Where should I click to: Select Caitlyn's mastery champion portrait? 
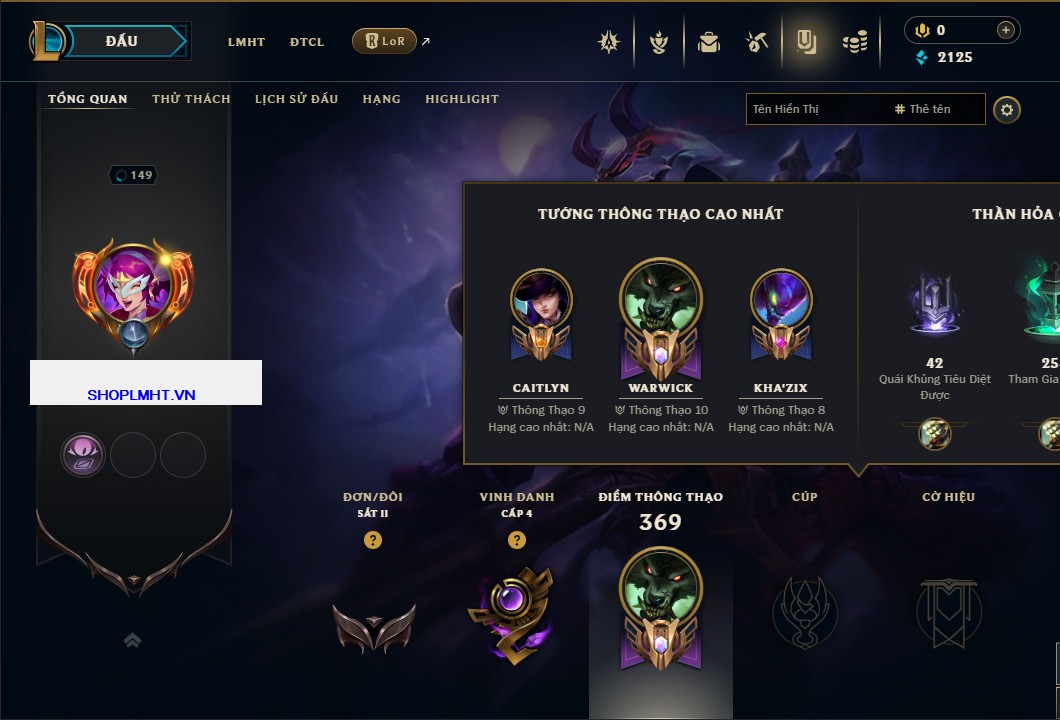point(541,301)
